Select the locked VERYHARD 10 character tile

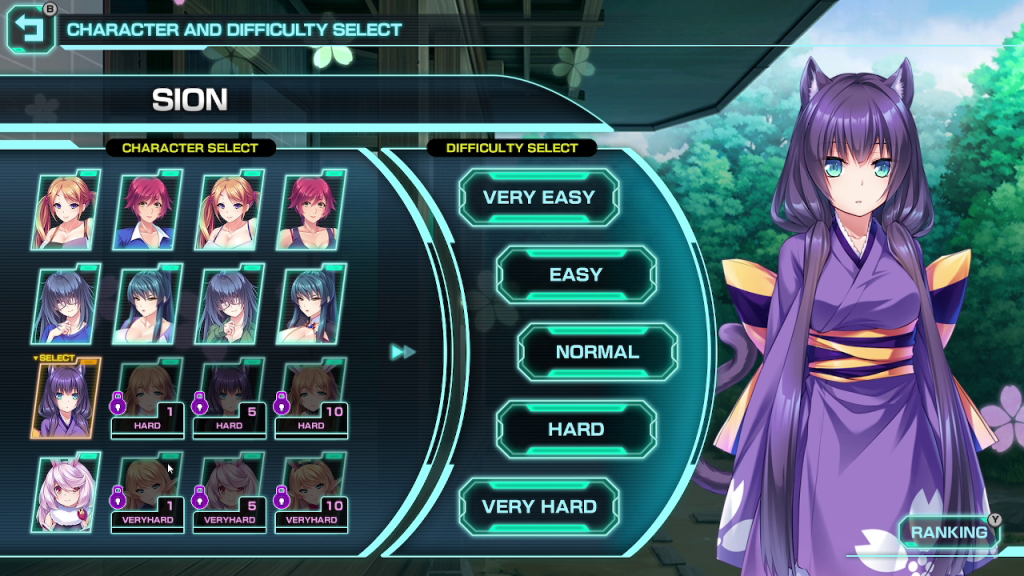313,493
